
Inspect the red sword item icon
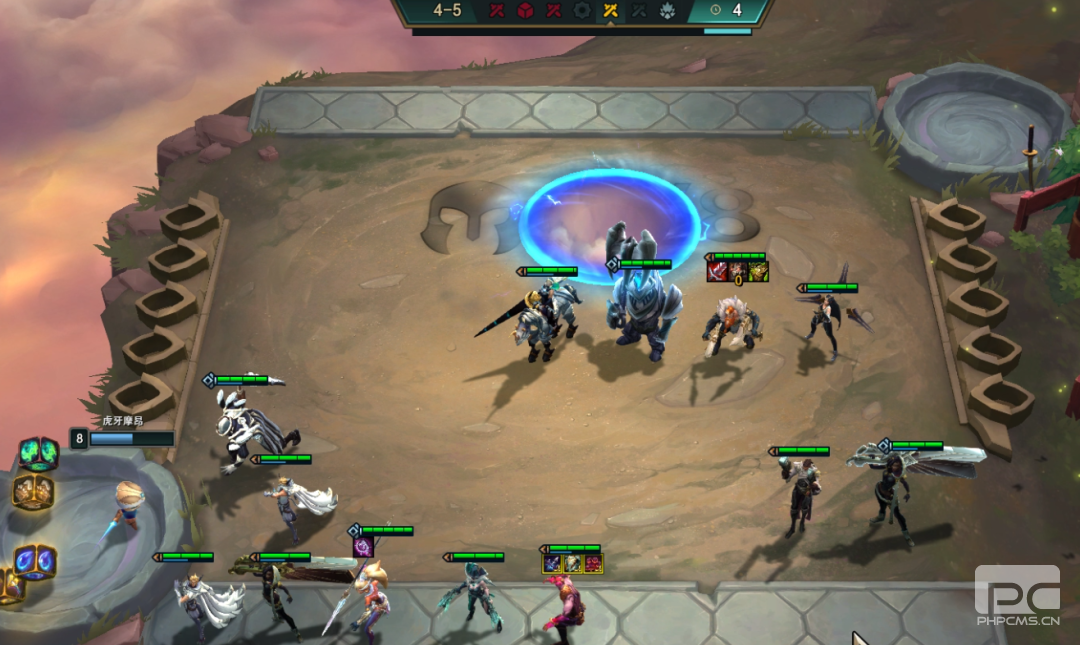pyautogui.click(x=718, y=271)
